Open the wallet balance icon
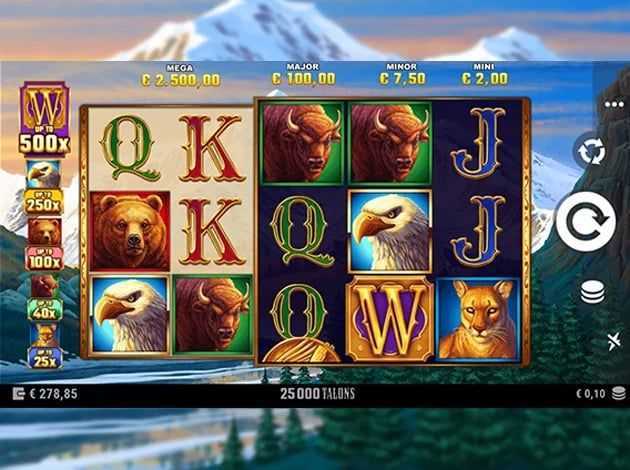 [x=17, y=394]
